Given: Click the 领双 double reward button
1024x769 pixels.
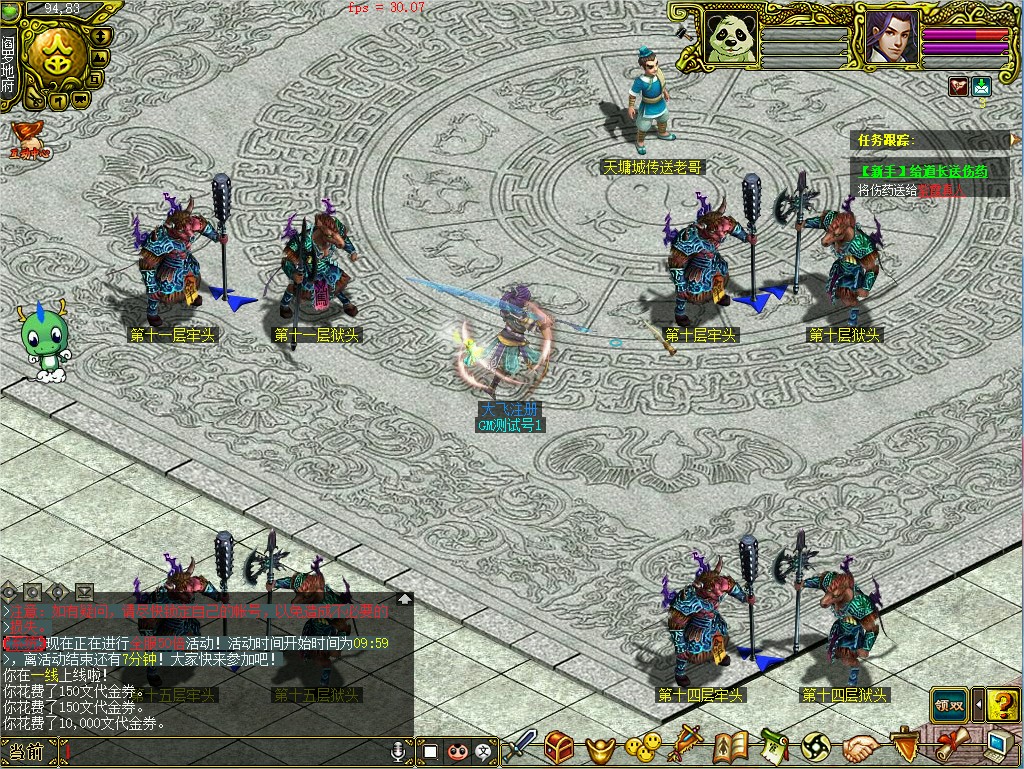Looking at the screenshot, I should point(949,705).
